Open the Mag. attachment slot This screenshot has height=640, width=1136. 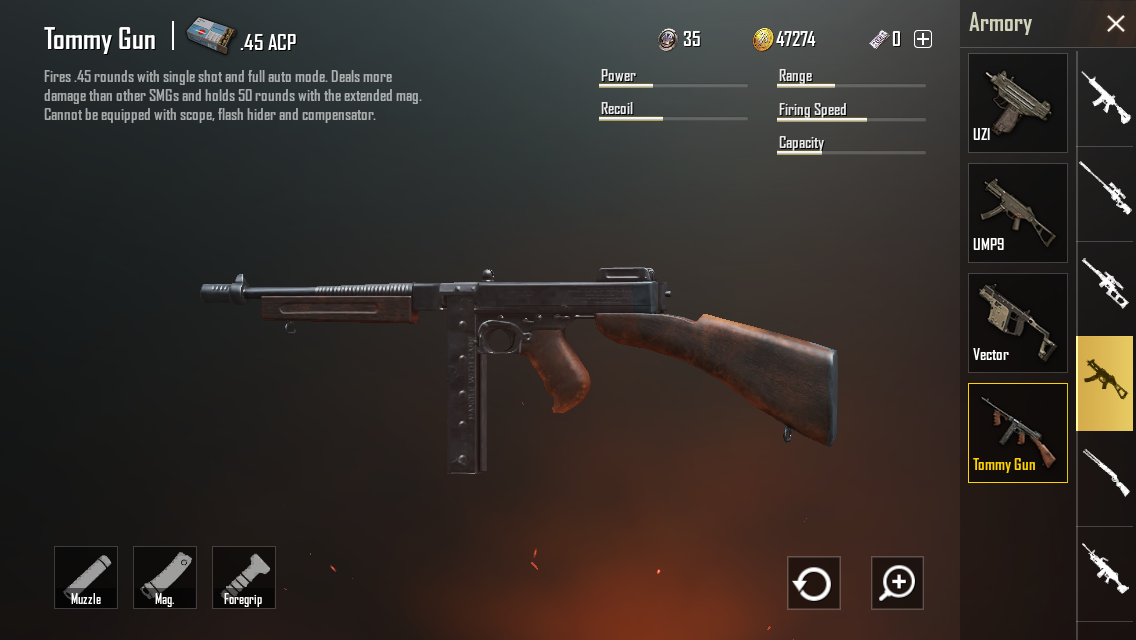coord(165,577)
